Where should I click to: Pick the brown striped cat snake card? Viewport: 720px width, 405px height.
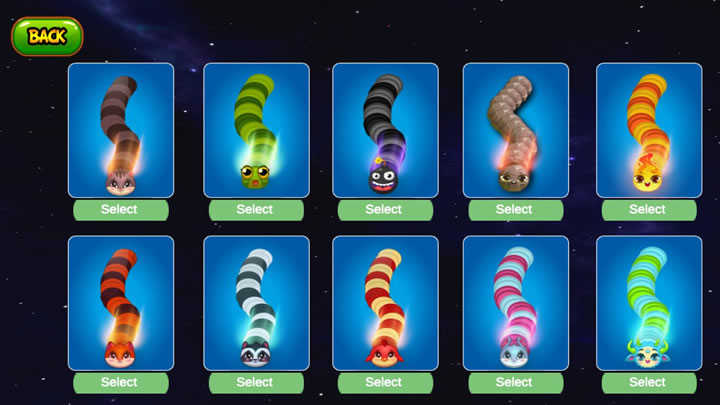[x=120, y=130]
